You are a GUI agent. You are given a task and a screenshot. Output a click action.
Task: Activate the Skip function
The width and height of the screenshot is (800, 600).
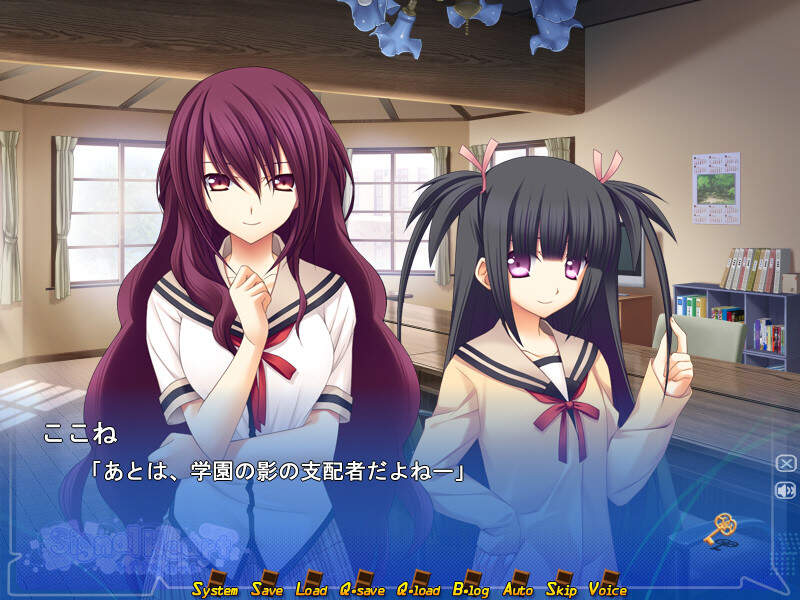(562, 587)
